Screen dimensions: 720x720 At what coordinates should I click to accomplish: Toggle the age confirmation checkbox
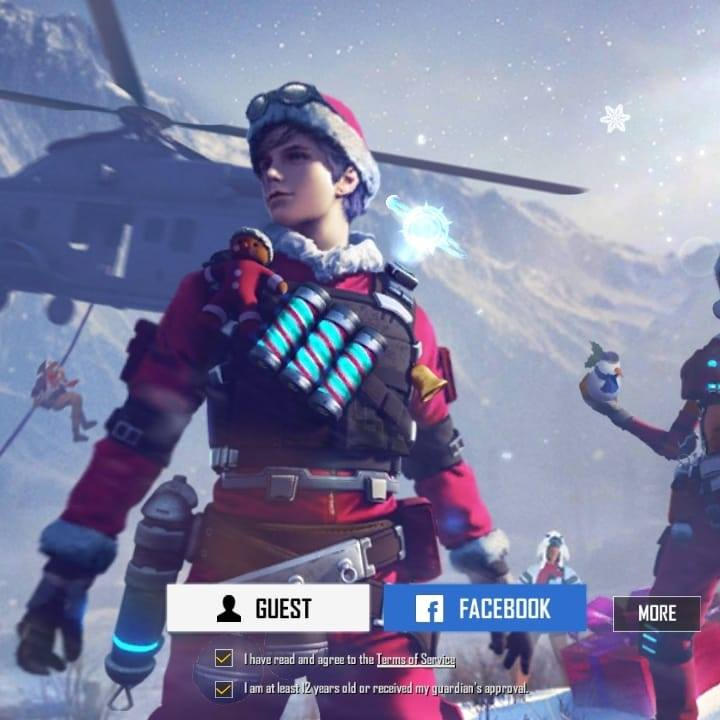click(224, 689)
